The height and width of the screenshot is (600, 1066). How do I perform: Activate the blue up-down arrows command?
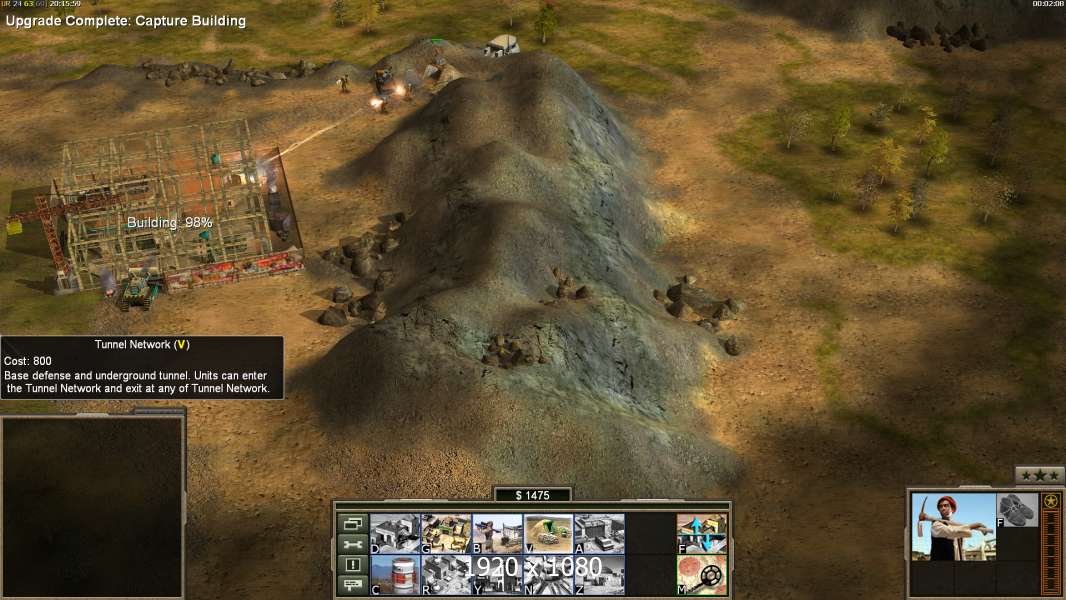tap(702, 533)
